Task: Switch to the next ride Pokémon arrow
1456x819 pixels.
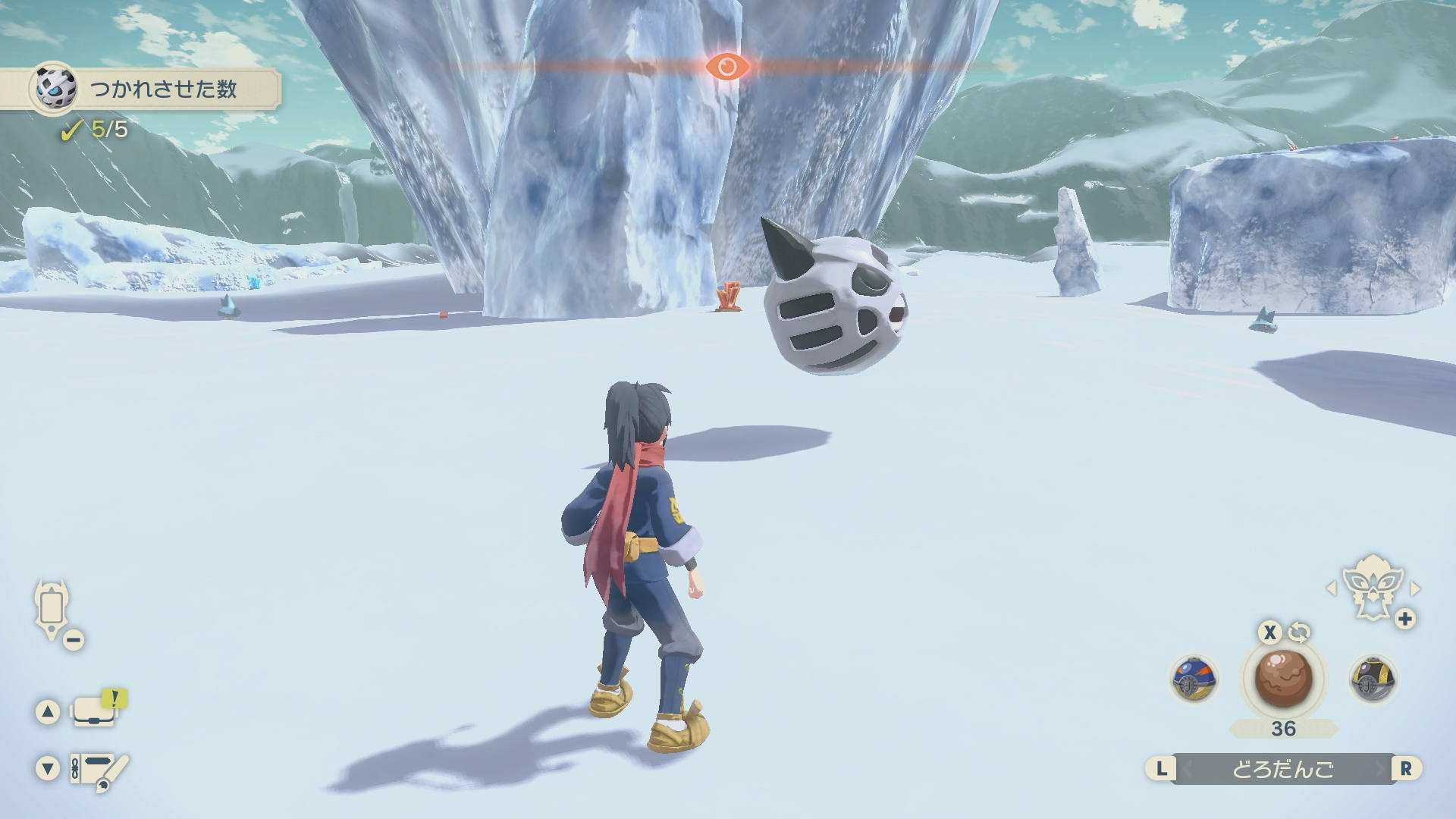Action: [x=1414, y=588]
